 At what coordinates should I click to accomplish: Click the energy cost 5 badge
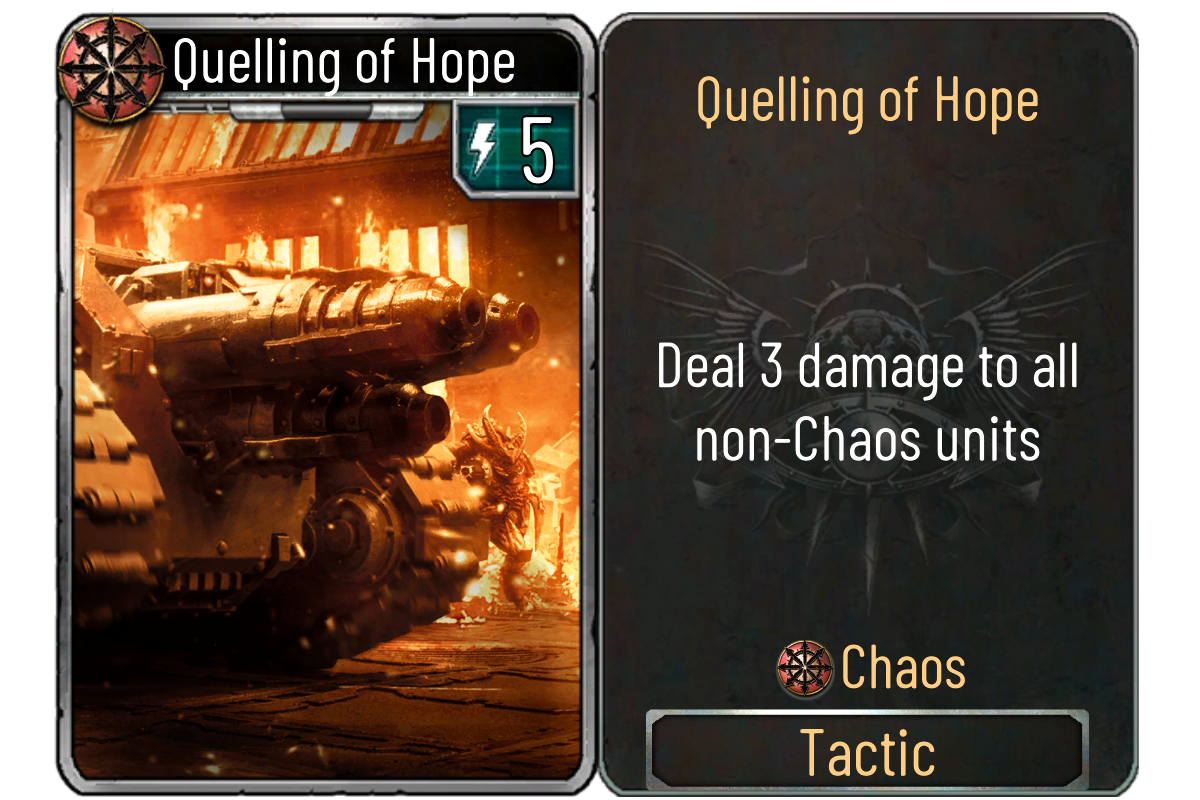pos(516,152)
